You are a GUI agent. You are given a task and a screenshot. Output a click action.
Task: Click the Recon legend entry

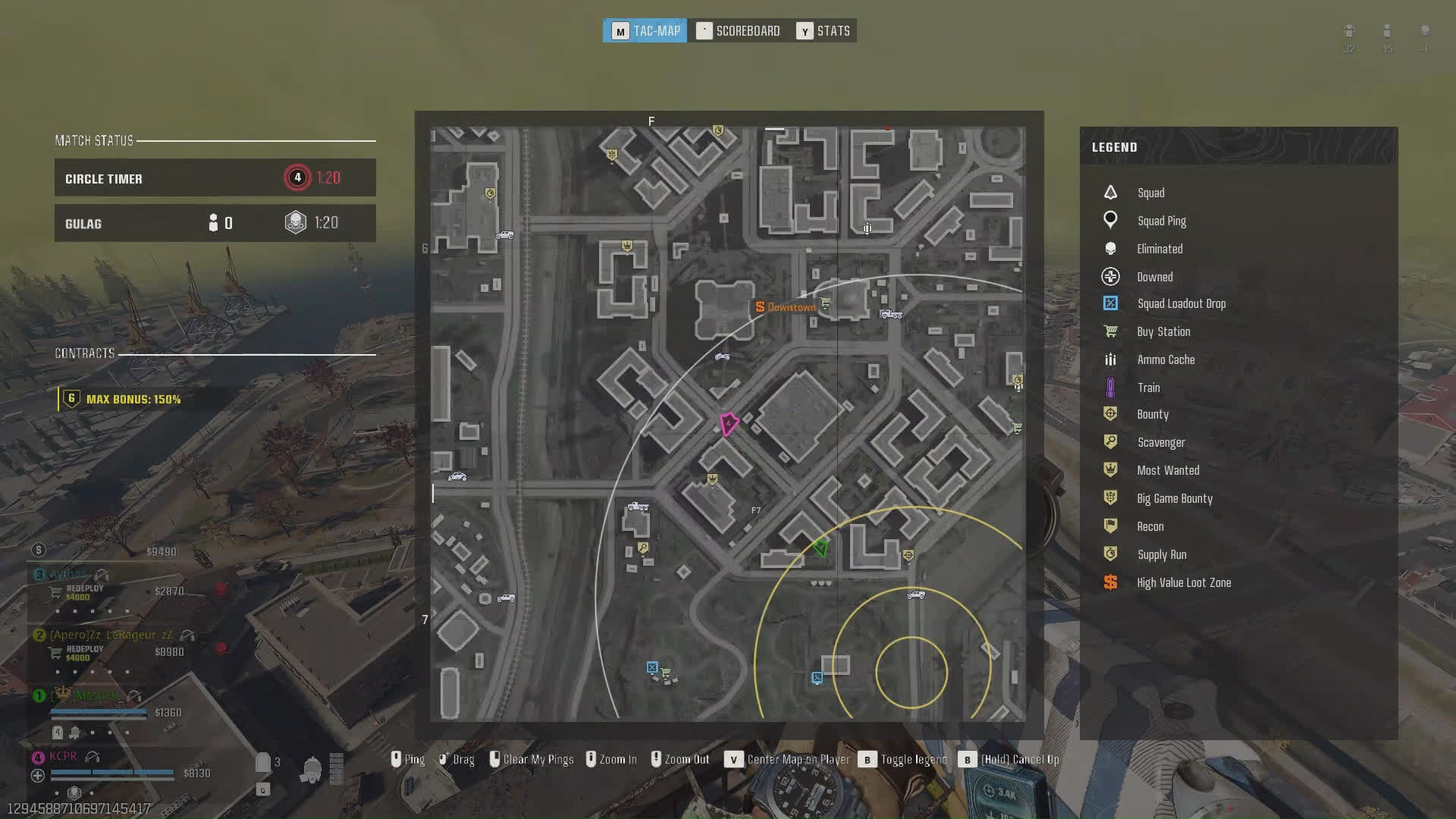1150,526
